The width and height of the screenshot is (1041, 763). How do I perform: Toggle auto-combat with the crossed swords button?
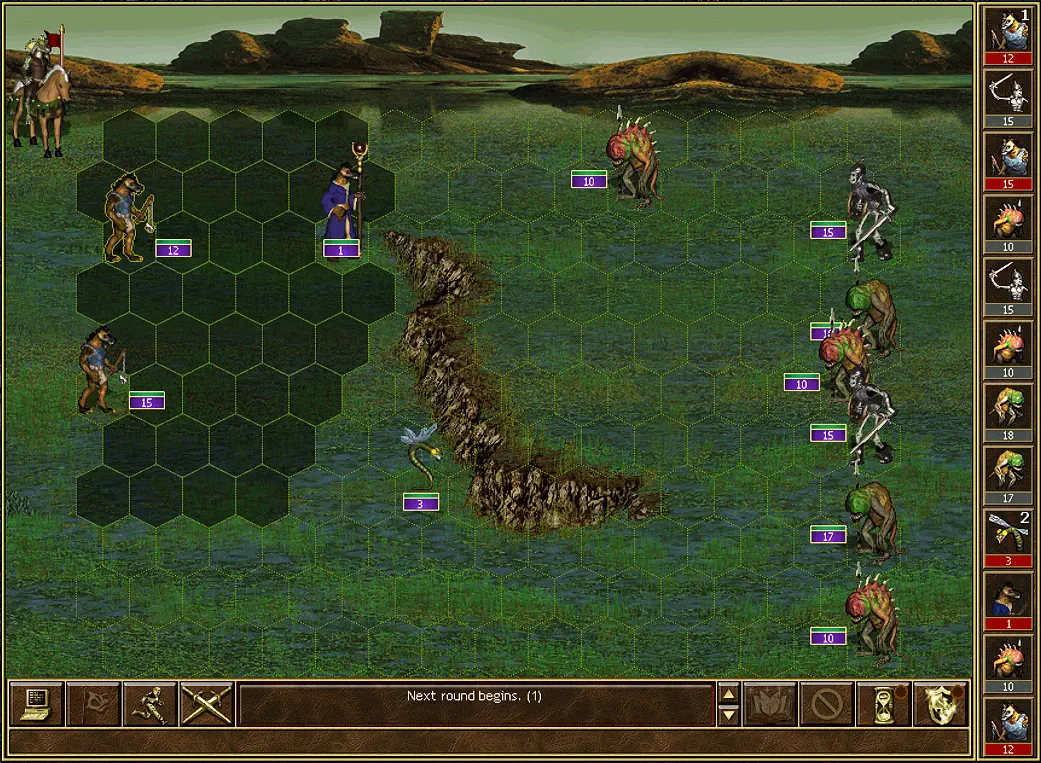207,704
